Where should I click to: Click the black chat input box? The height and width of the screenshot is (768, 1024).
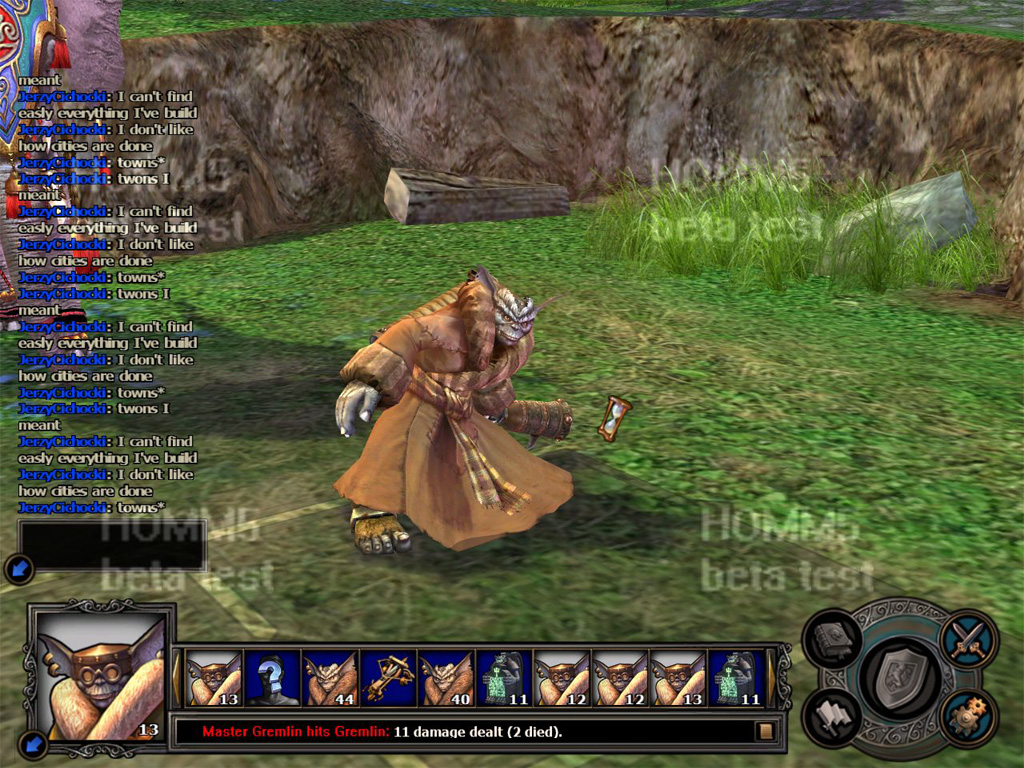click(x=112, y=545)
